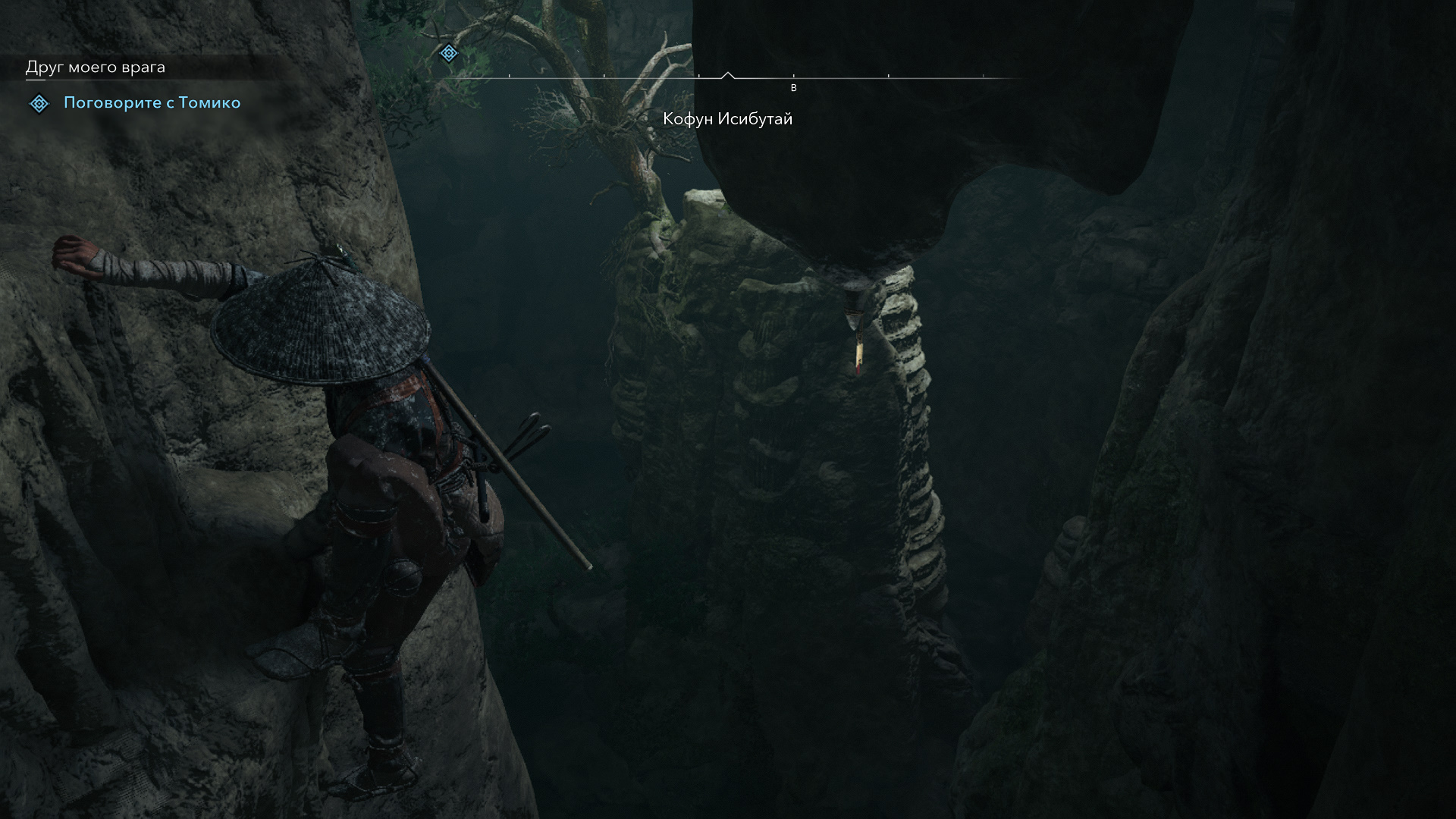Click the compass bar's center pointer
1456x819 pixels.
727,75
